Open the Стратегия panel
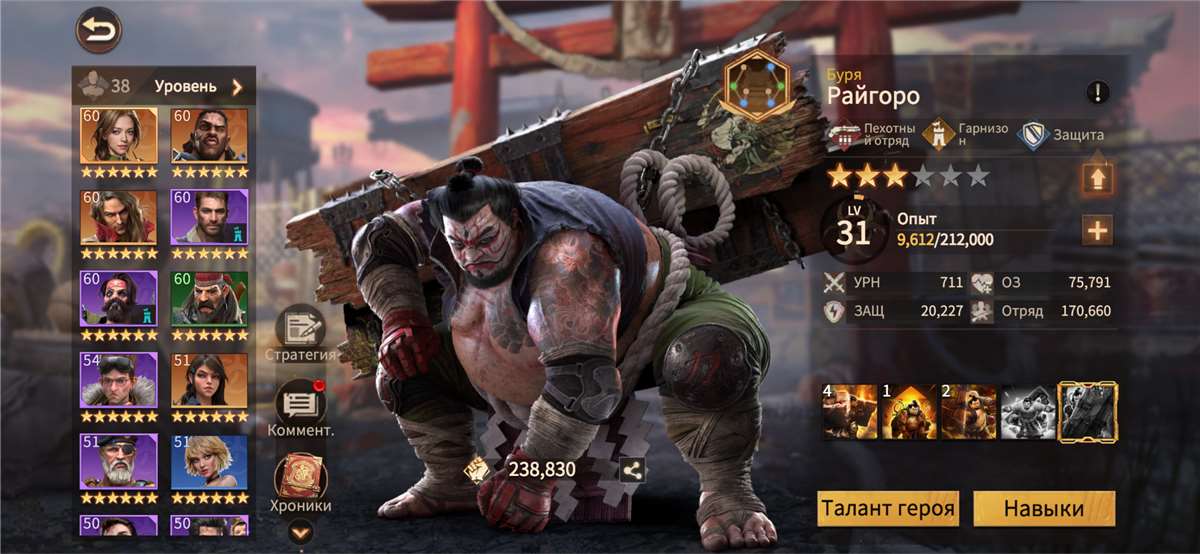Image resolution: width=1200 pixels, height=554 pixels. coord(300,332)
